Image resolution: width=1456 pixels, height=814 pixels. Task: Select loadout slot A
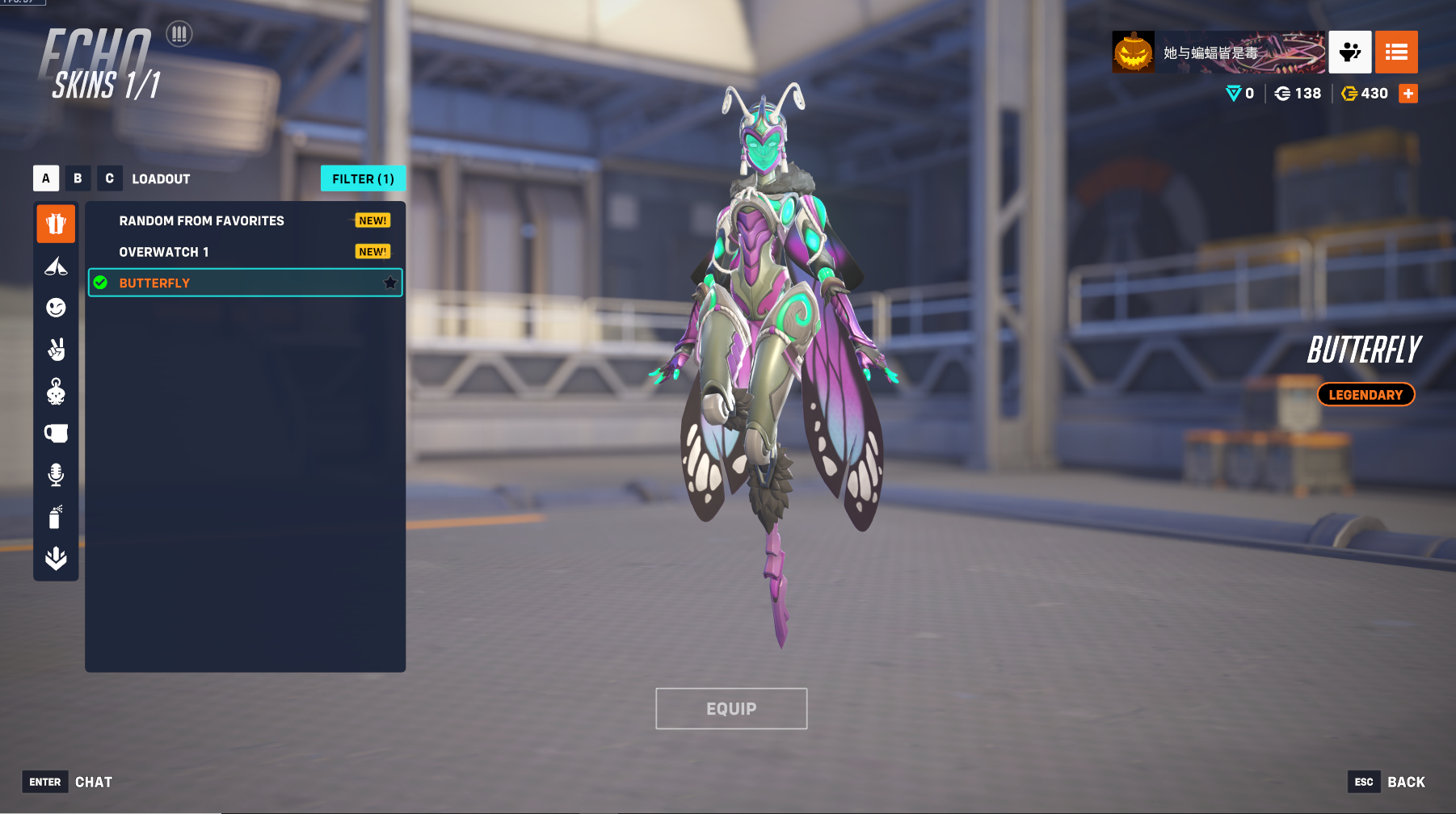[x=46, y=178]
